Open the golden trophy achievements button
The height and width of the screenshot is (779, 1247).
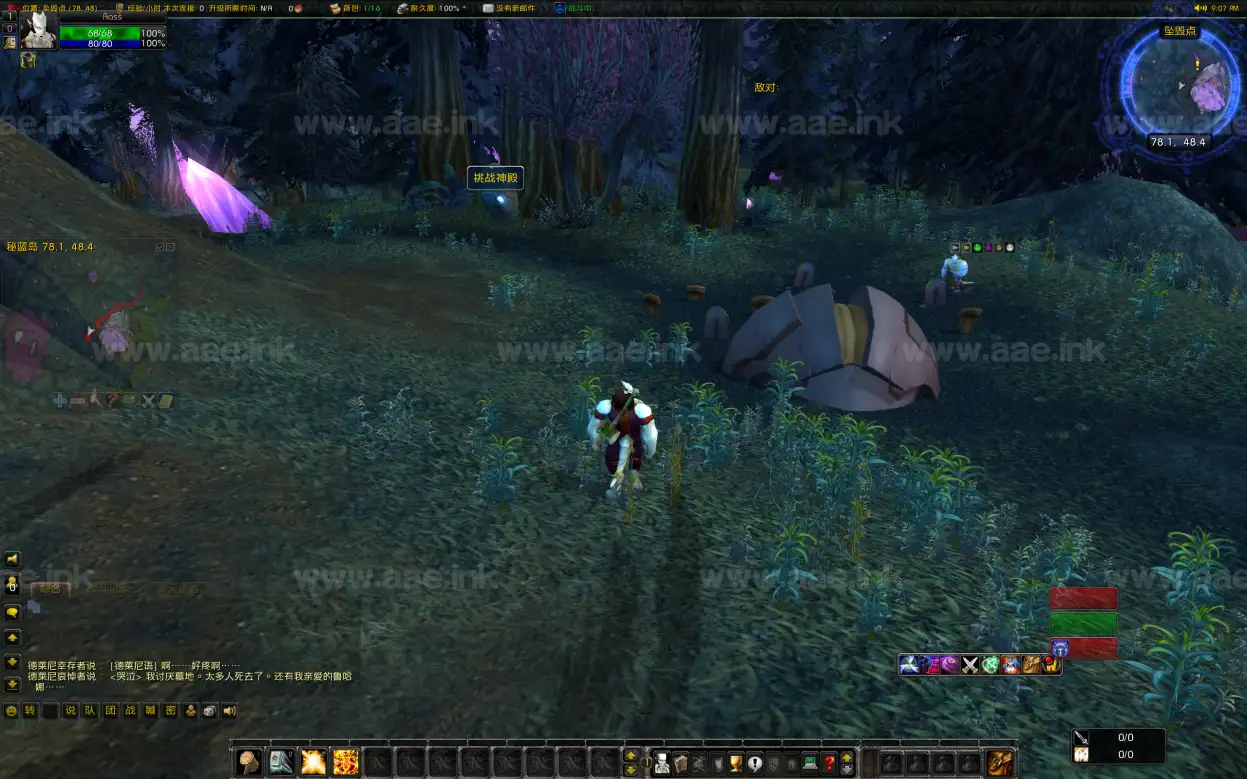pos(735,763)
